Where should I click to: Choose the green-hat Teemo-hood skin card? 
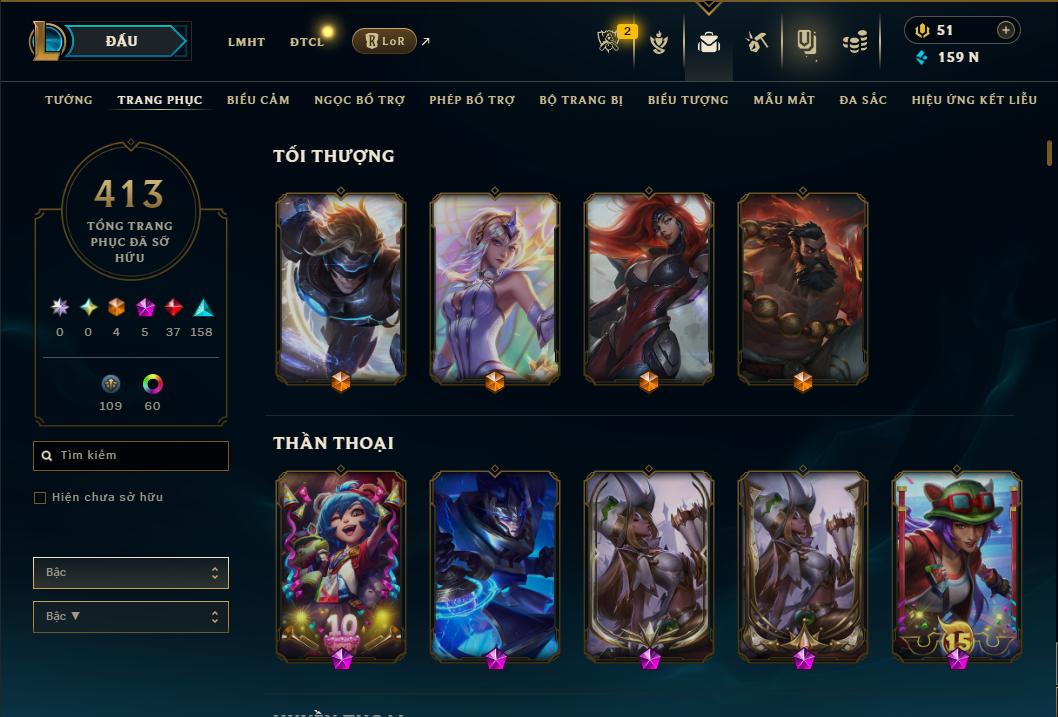click(957, 565)
